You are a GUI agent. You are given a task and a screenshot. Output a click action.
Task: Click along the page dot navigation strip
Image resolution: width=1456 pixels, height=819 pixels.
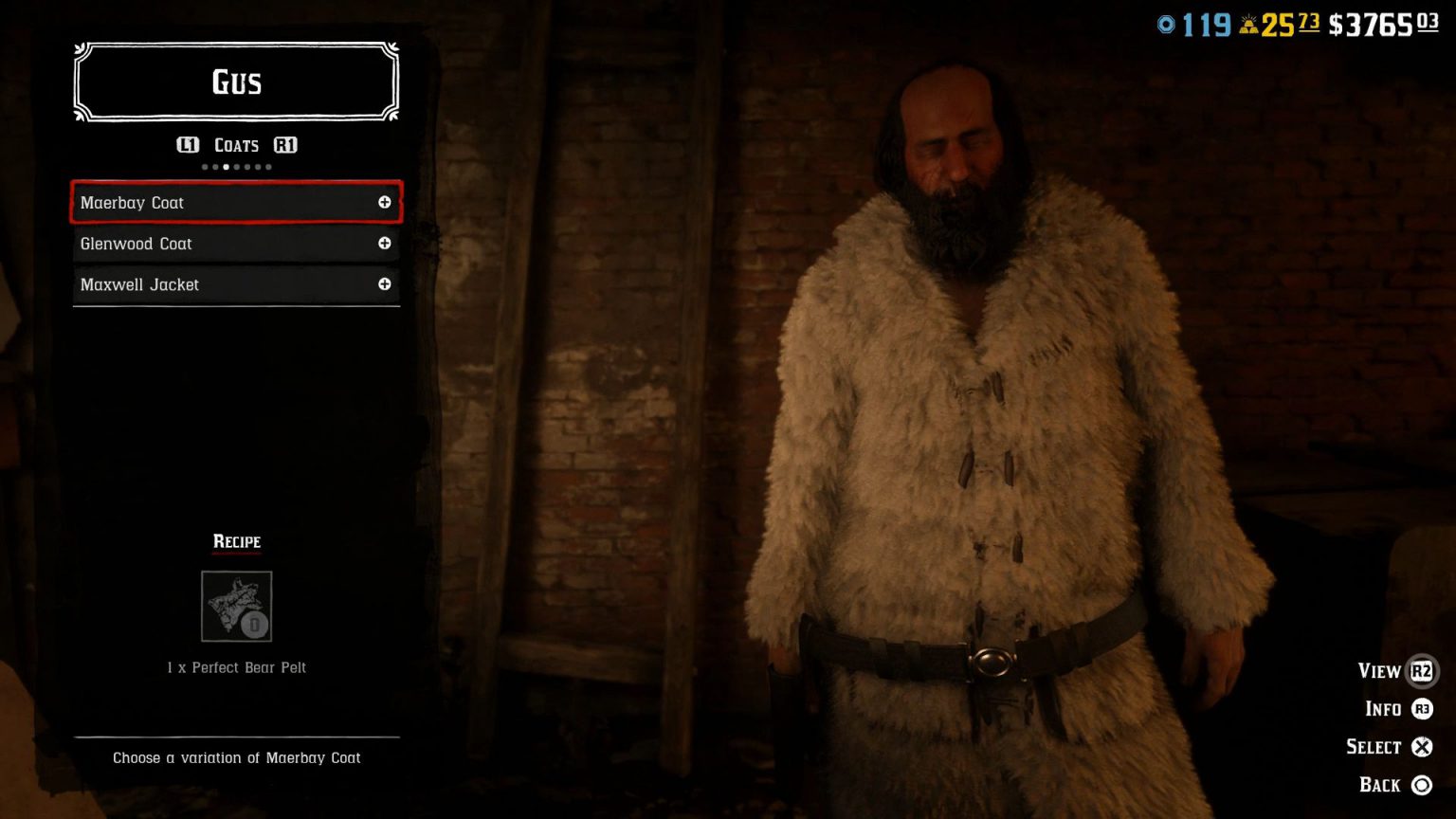pos(236,166)
